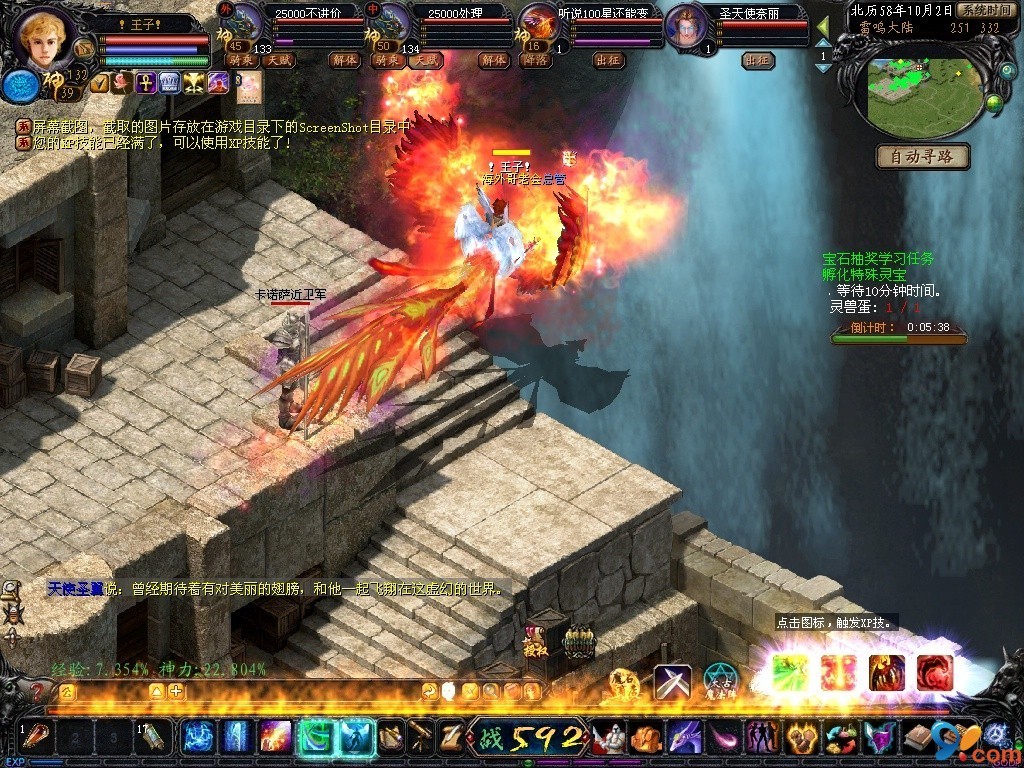Screen dimensions: 1024x768
Task: Select the 圣天使奈丽 pet portrait
Action: (686, 25)
